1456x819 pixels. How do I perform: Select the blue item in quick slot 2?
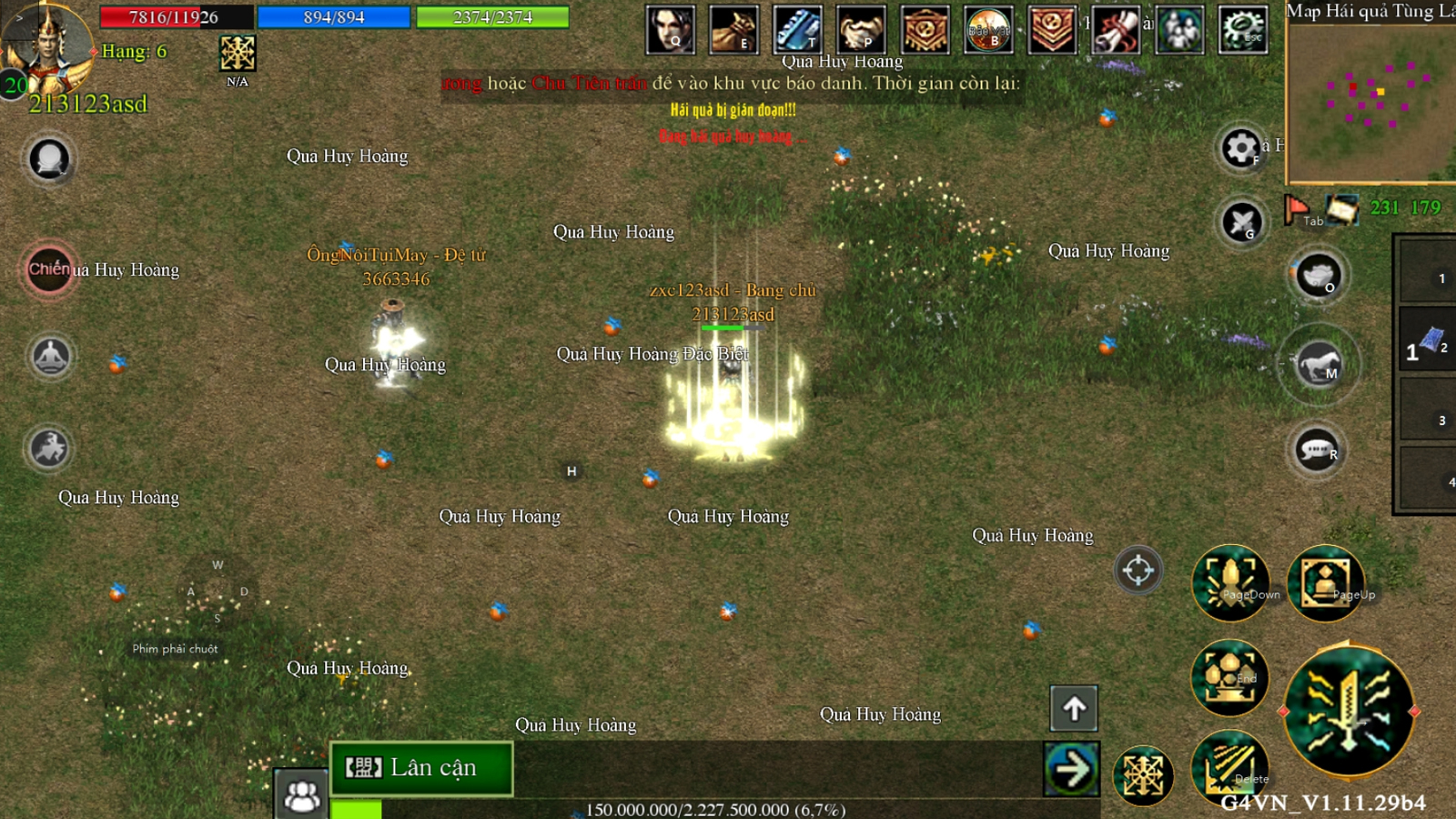tap(1430, 341)
